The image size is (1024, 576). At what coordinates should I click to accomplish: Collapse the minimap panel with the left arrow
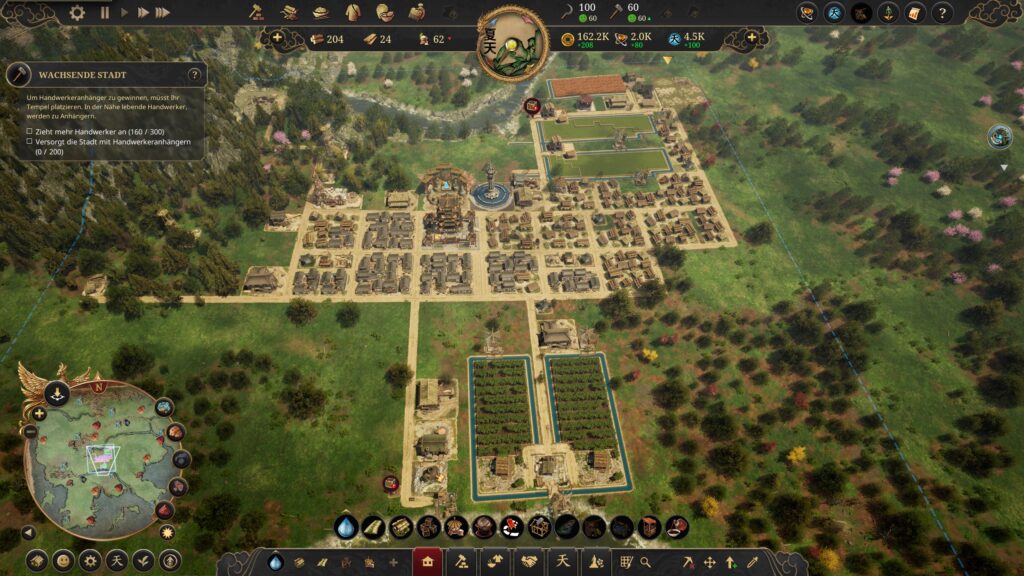29,533
